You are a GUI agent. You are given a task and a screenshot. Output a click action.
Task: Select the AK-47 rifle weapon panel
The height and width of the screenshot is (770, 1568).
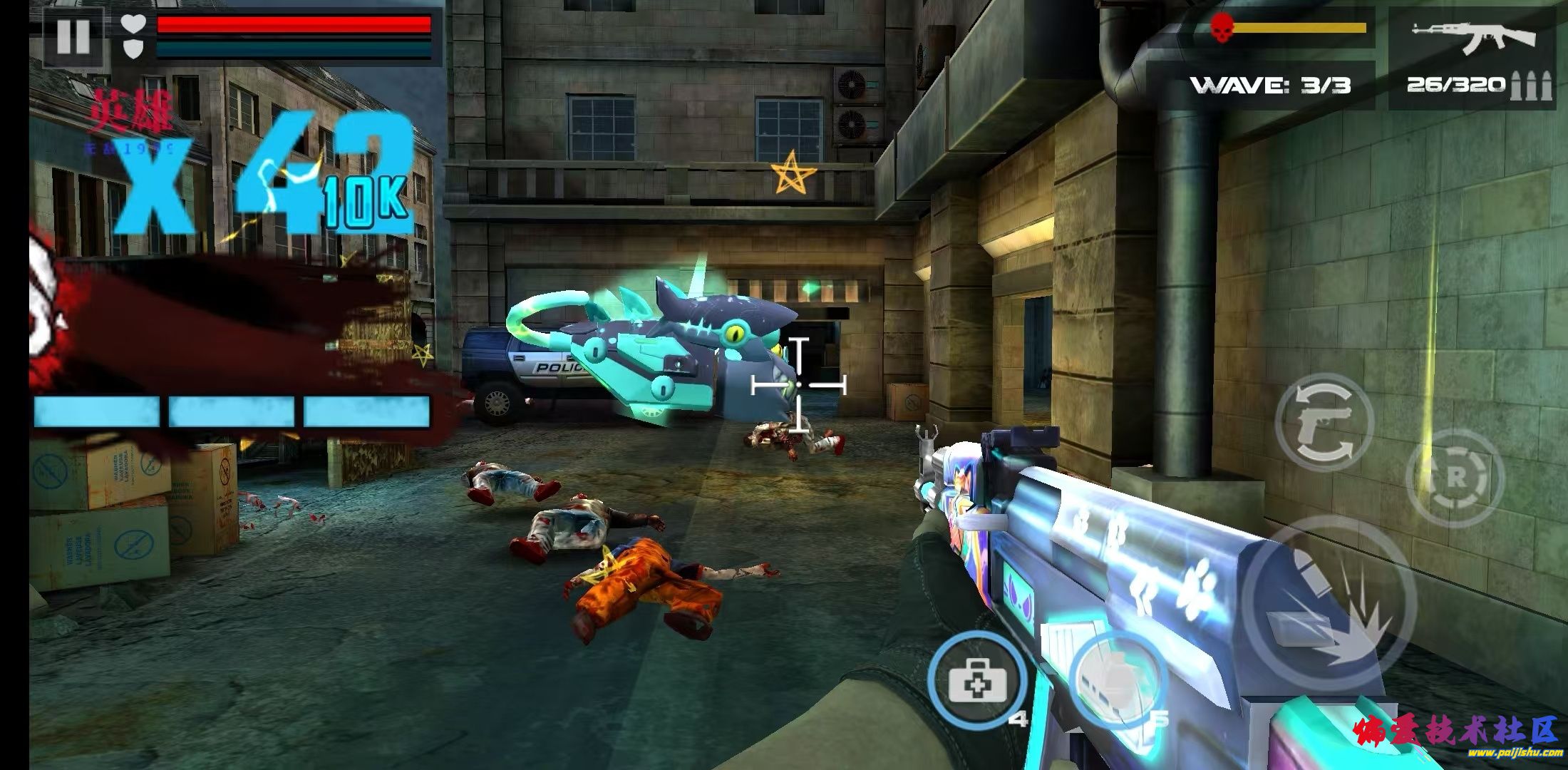(x=1472, y=58)
